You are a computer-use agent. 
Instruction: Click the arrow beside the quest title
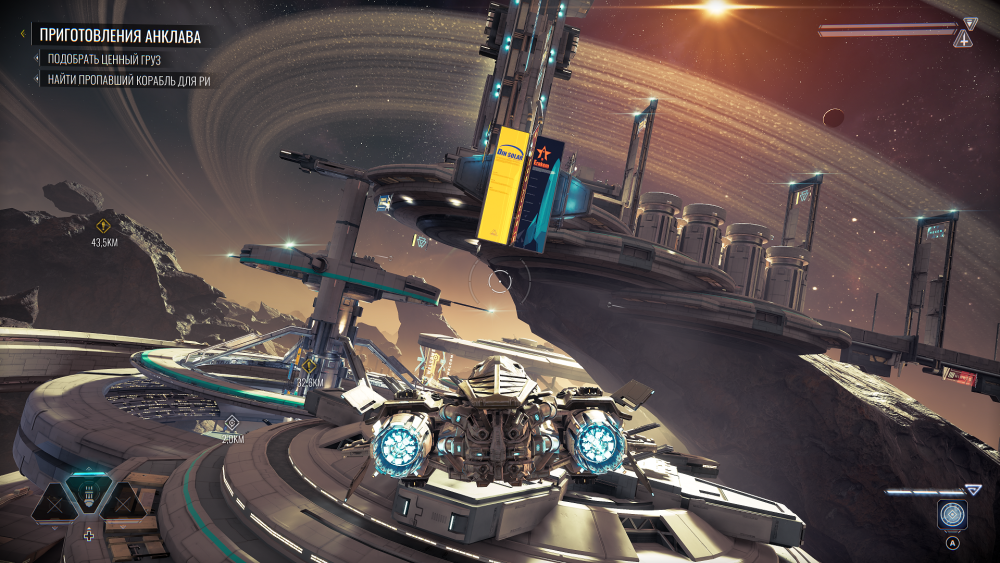coord(22,34)
